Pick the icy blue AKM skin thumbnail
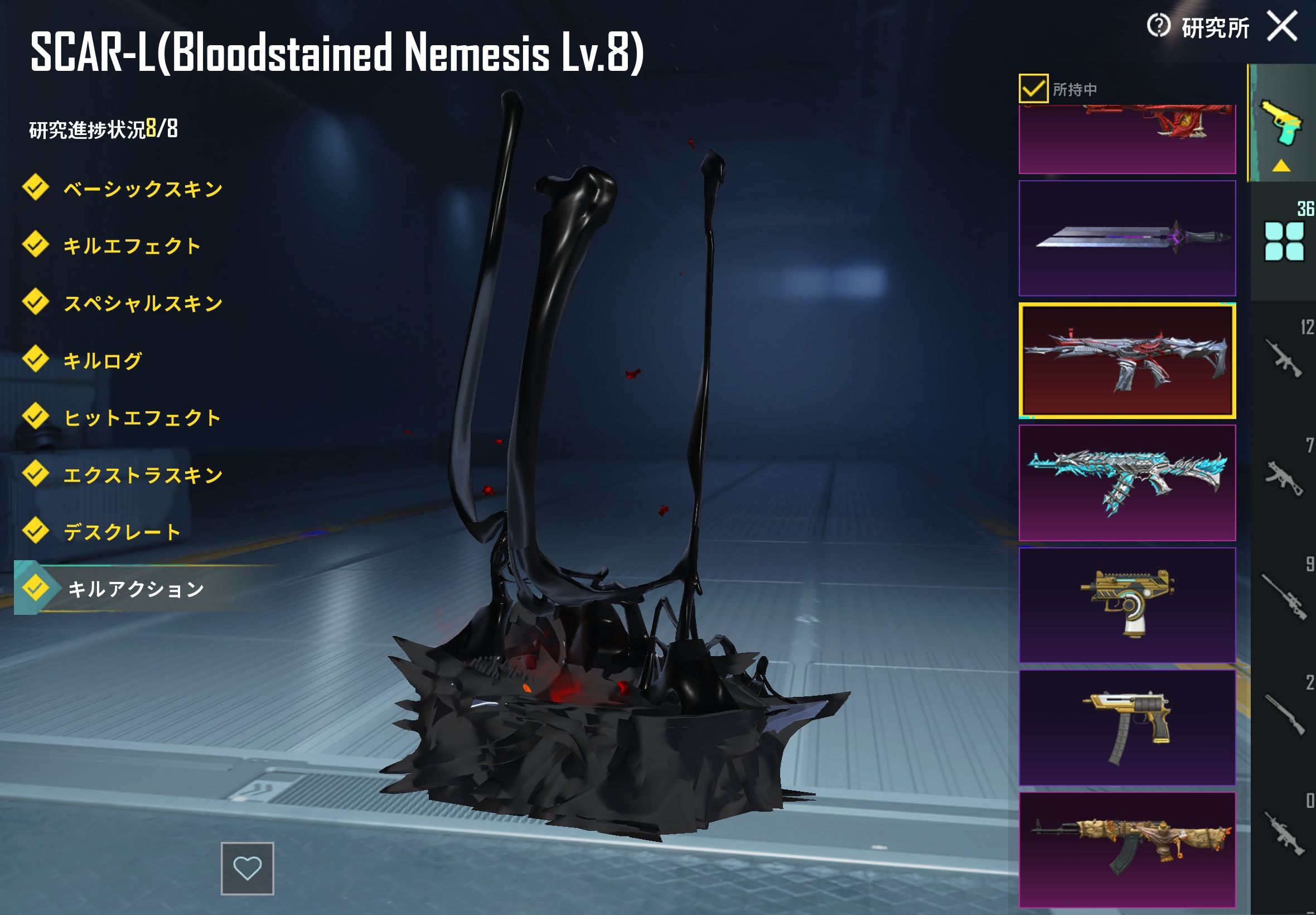 click(x=1126, y=483)
